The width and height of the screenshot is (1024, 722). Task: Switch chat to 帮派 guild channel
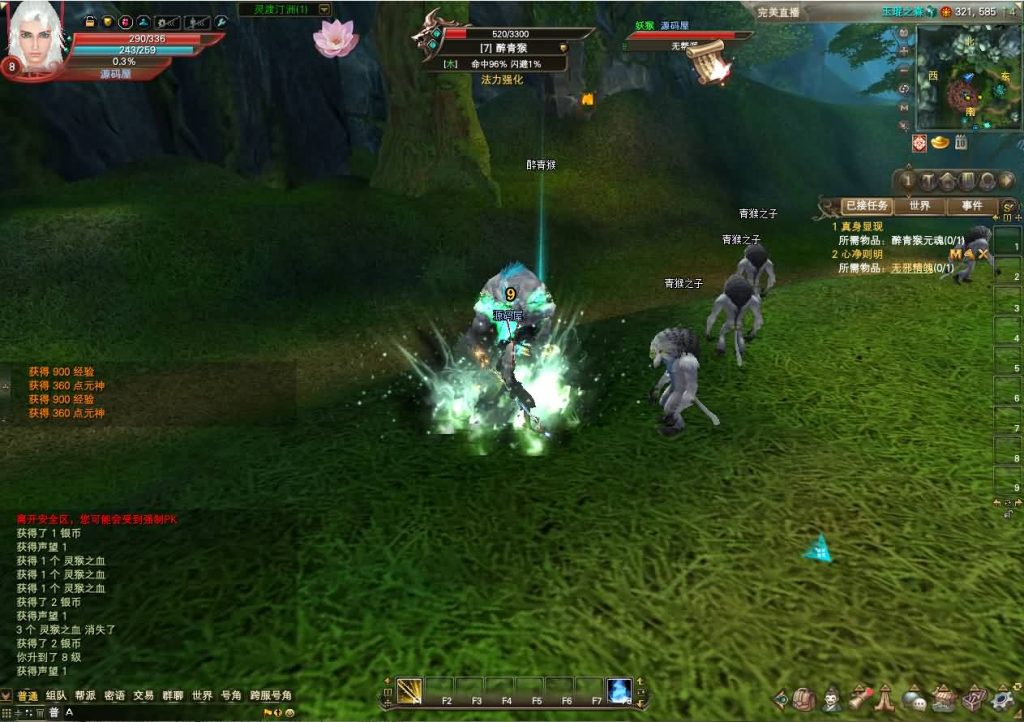85,696
